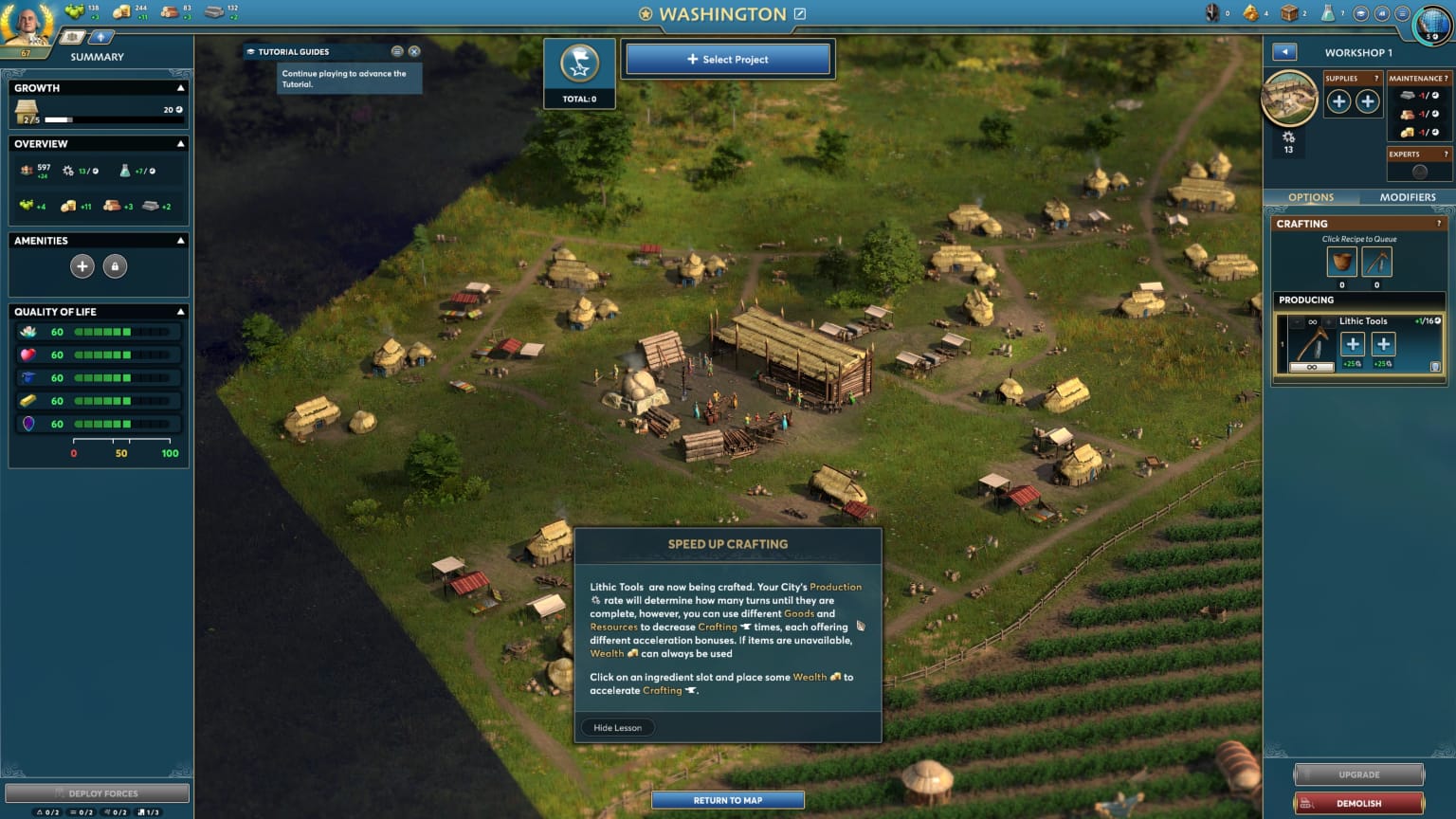Select the Options tab
Viewport: 1456px width, 819px height.
point(1311,197)
